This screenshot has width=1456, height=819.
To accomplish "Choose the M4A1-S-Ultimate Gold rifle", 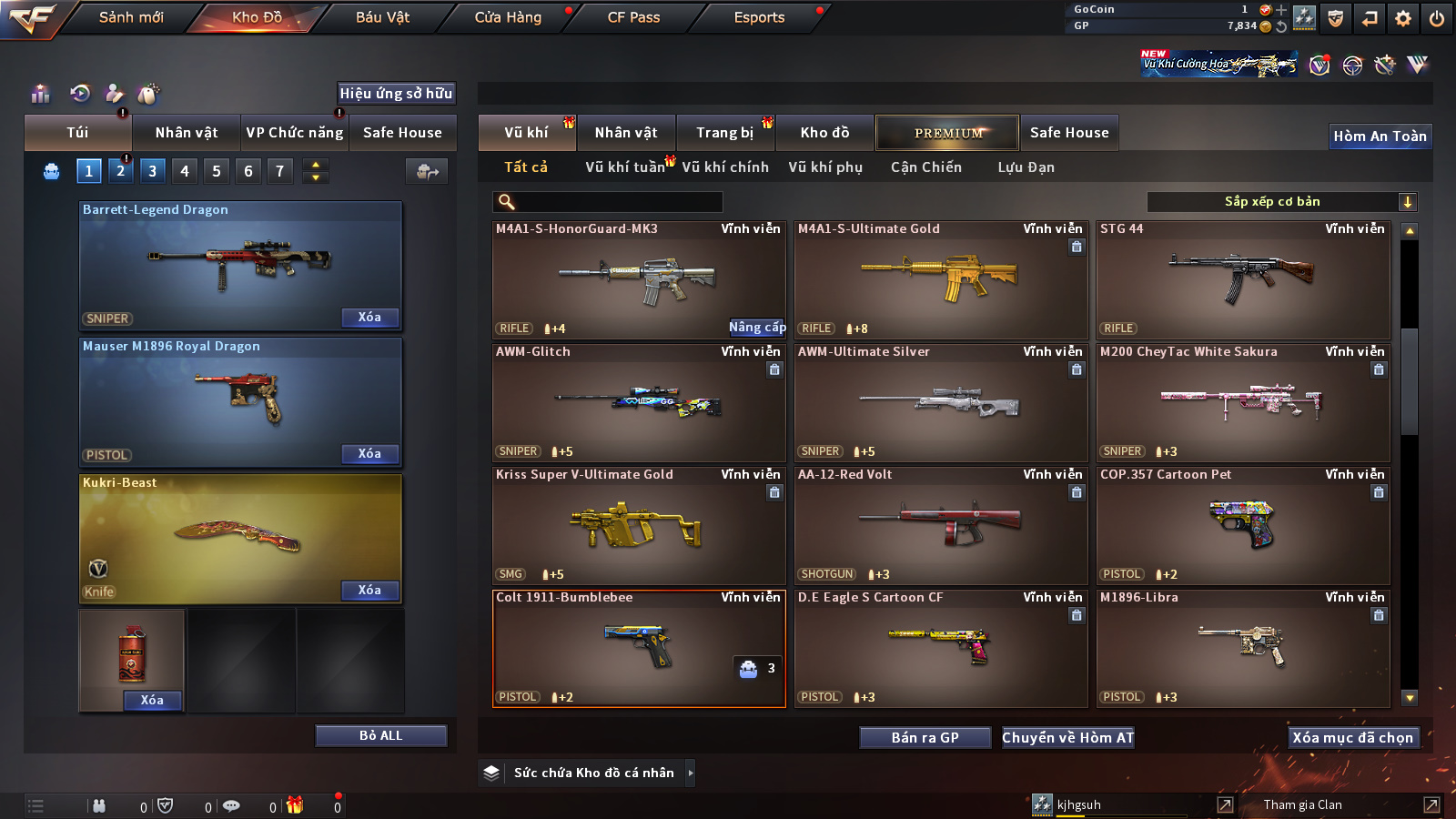I will tap(940, 279).
